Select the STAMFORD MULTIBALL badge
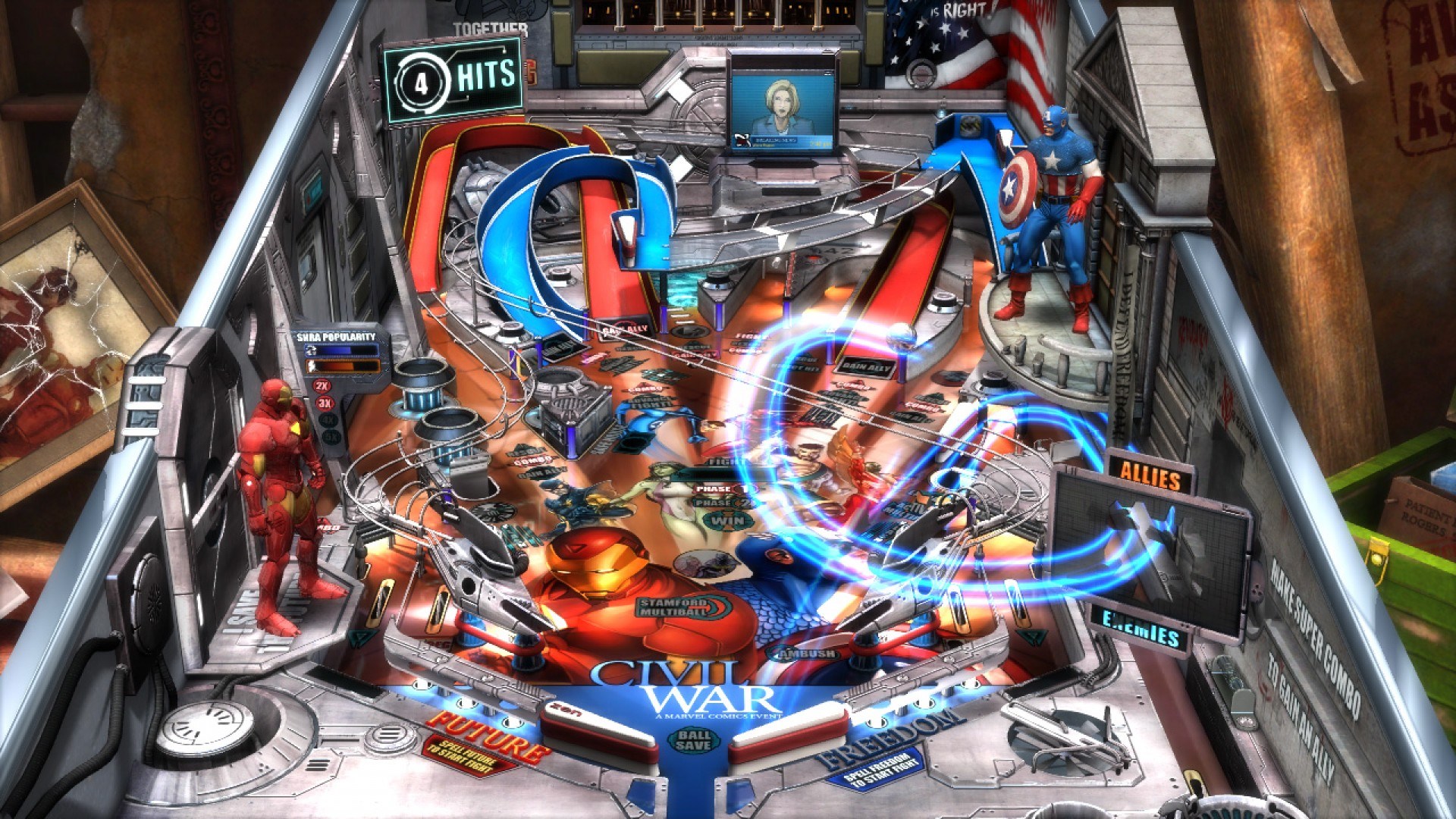The width and height of the screenshot is (1456, 819). click(670, 607)
